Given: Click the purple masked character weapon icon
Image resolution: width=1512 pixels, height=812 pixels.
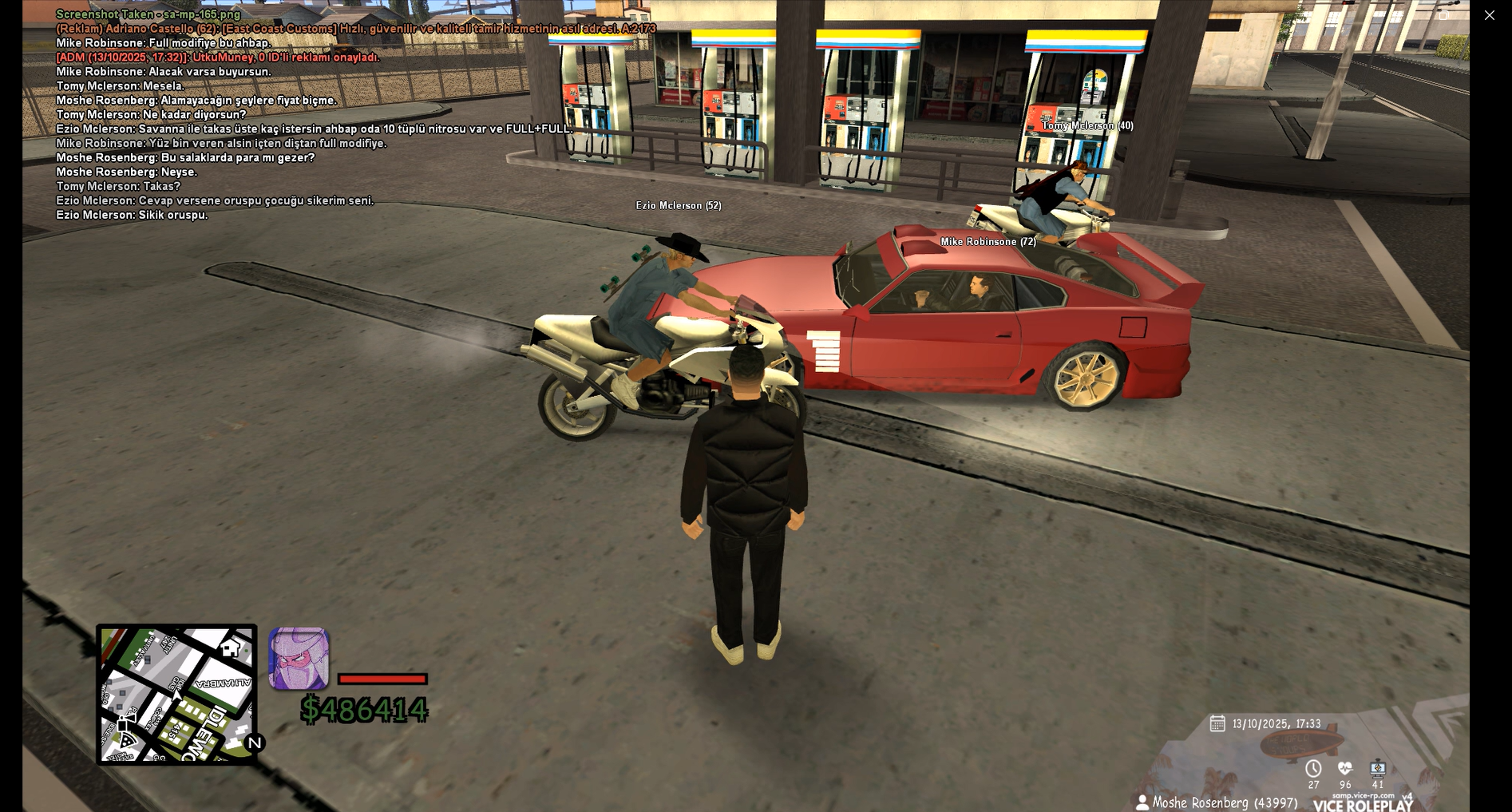Looking at the screenshot, I should (299, 659).
